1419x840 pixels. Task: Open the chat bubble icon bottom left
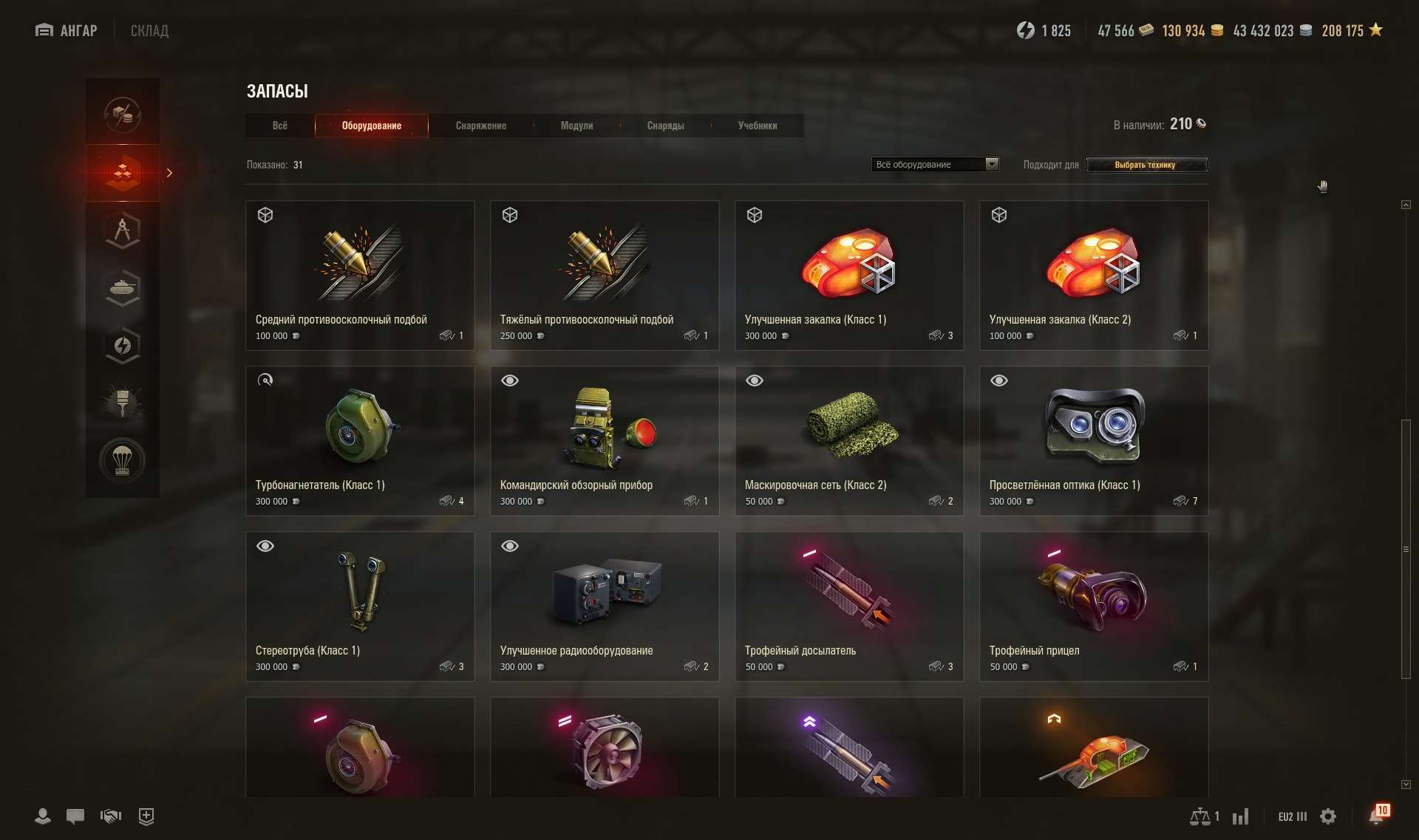(x=75, y=816)
